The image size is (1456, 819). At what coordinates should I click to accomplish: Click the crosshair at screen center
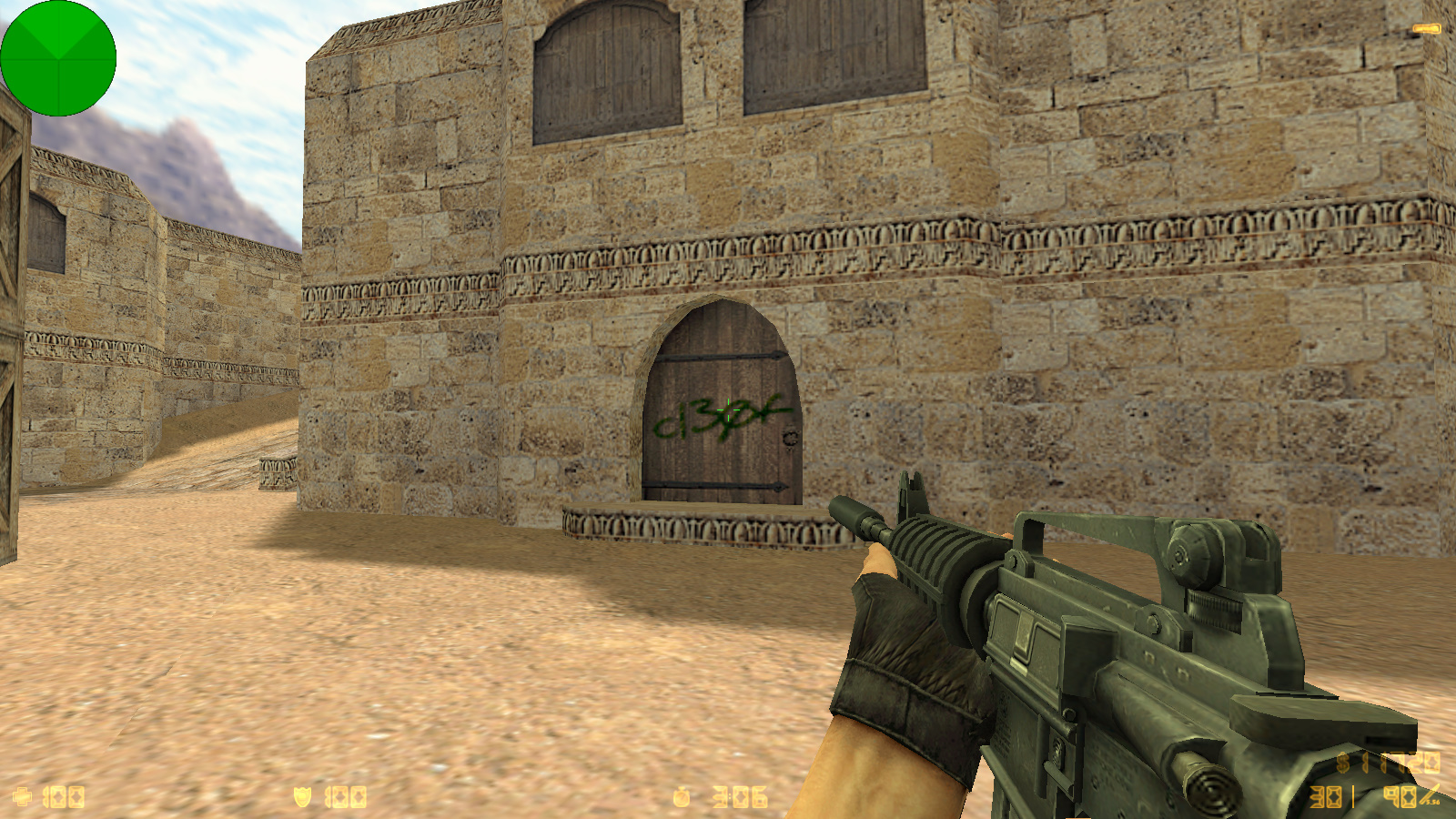tap(728, 409)
